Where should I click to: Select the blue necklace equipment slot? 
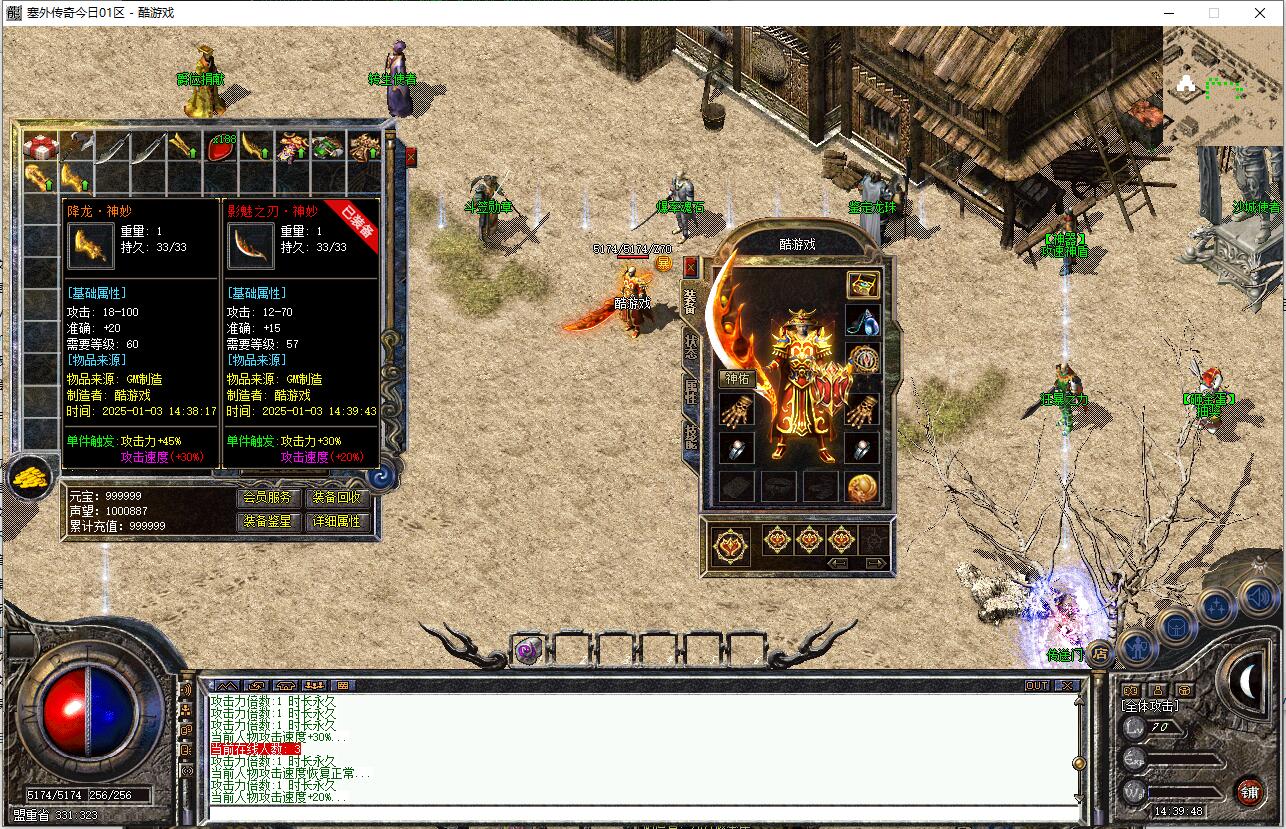[862, 320]
